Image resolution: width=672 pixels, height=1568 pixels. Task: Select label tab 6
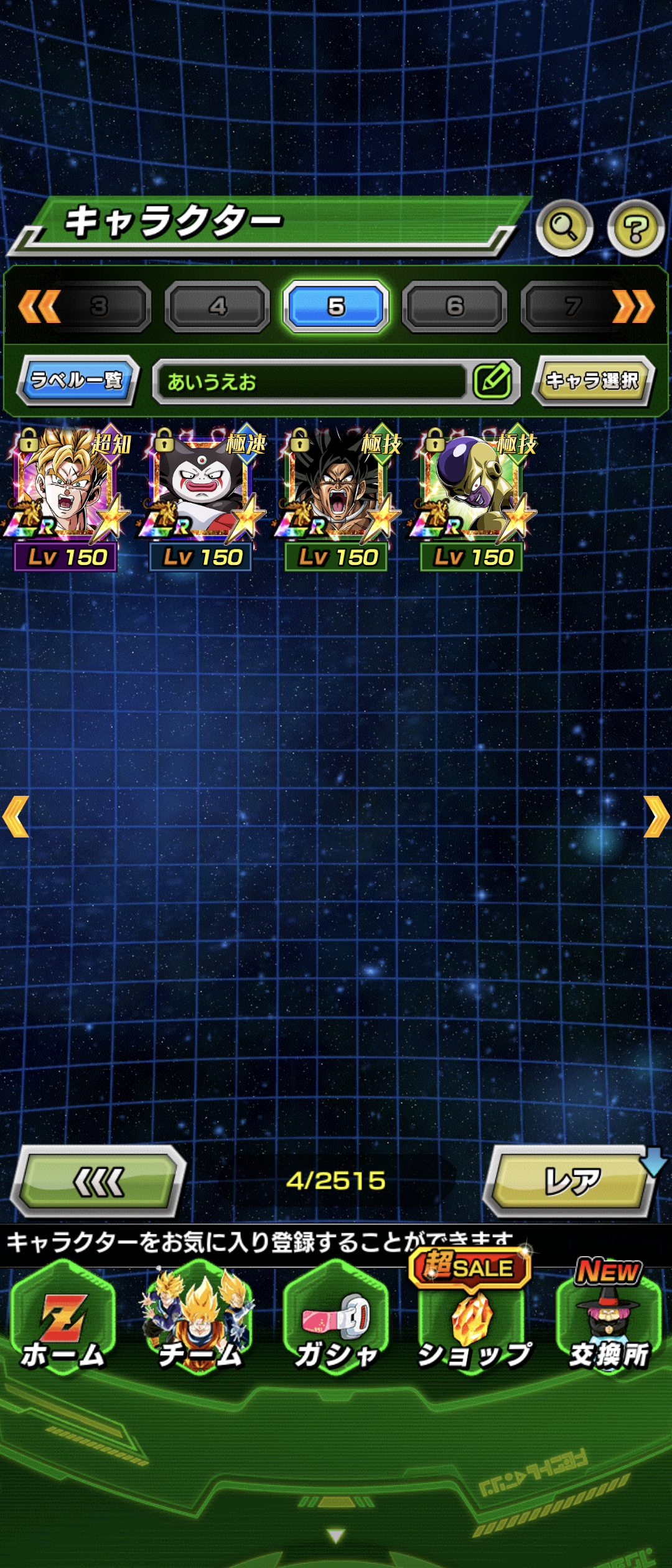[x=454, y=306]
